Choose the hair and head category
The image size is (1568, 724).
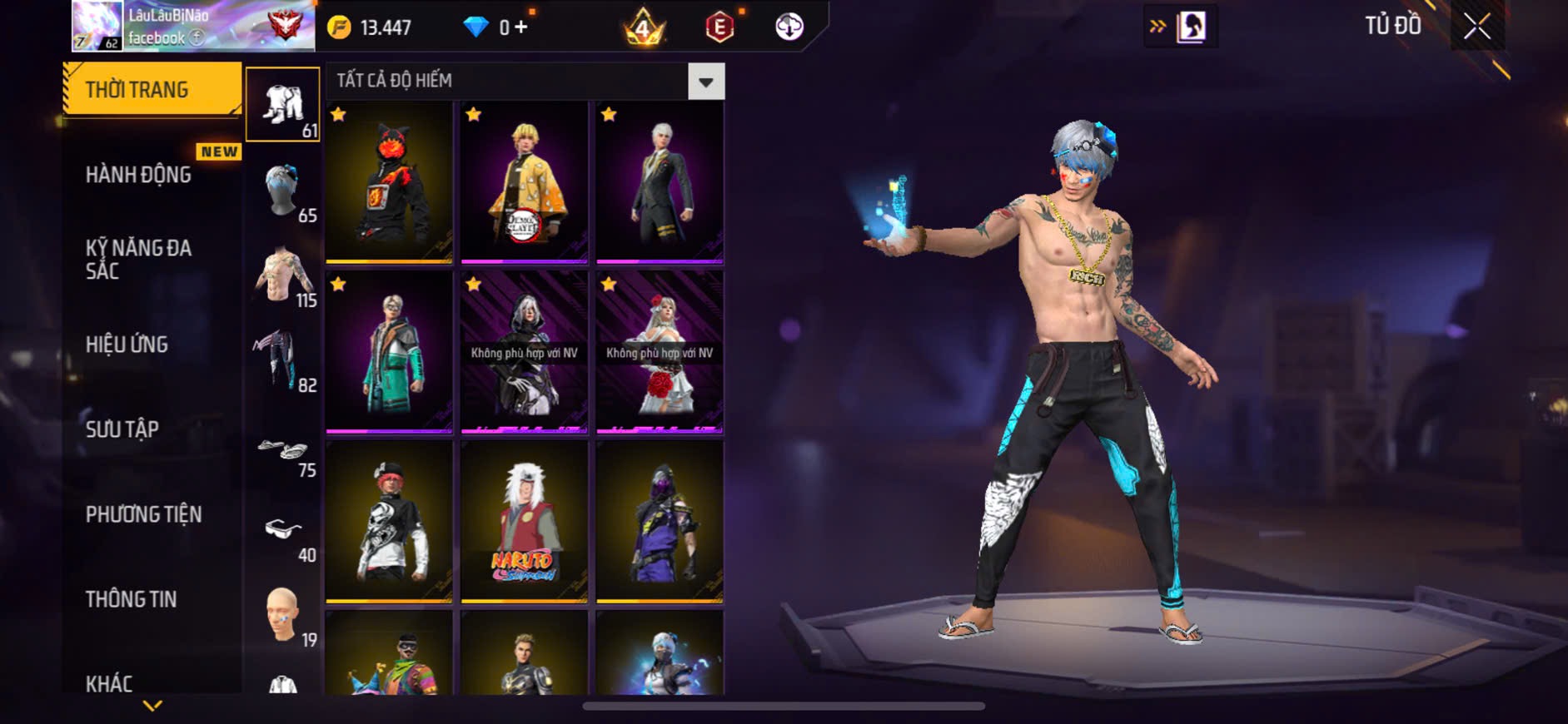[283, 191]
